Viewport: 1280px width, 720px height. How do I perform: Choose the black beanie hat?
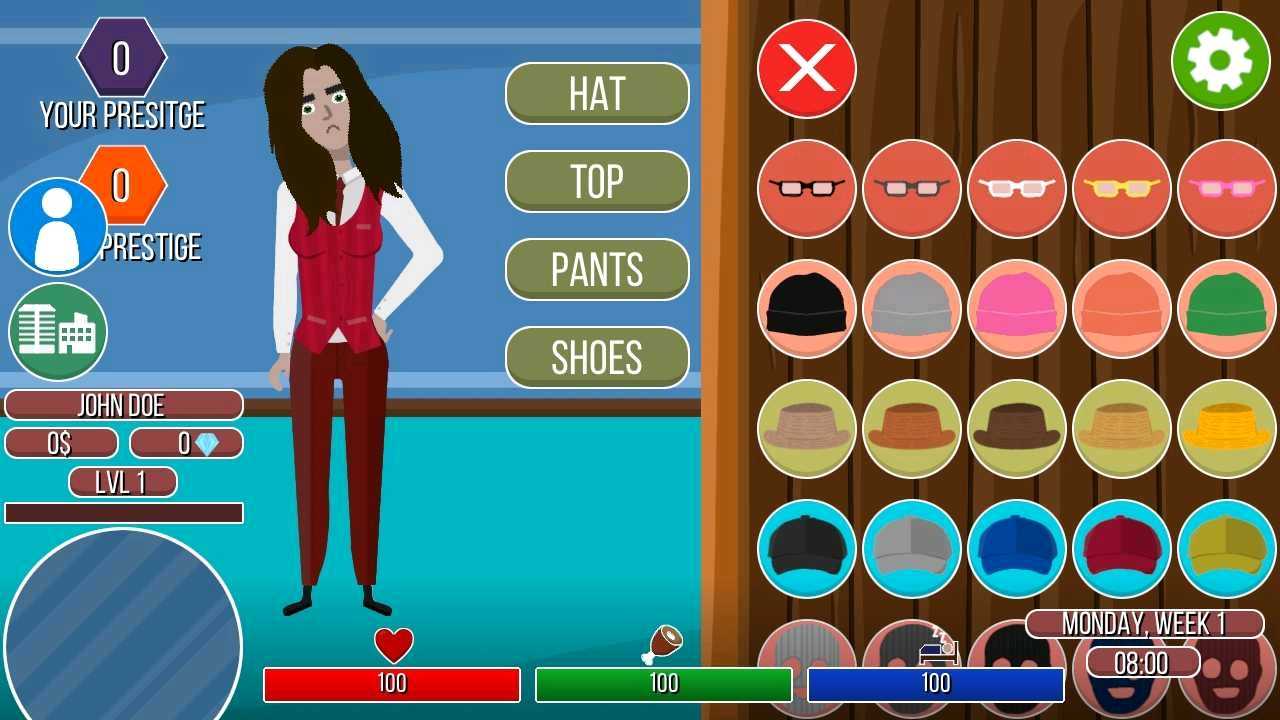[x=806, y=308]
